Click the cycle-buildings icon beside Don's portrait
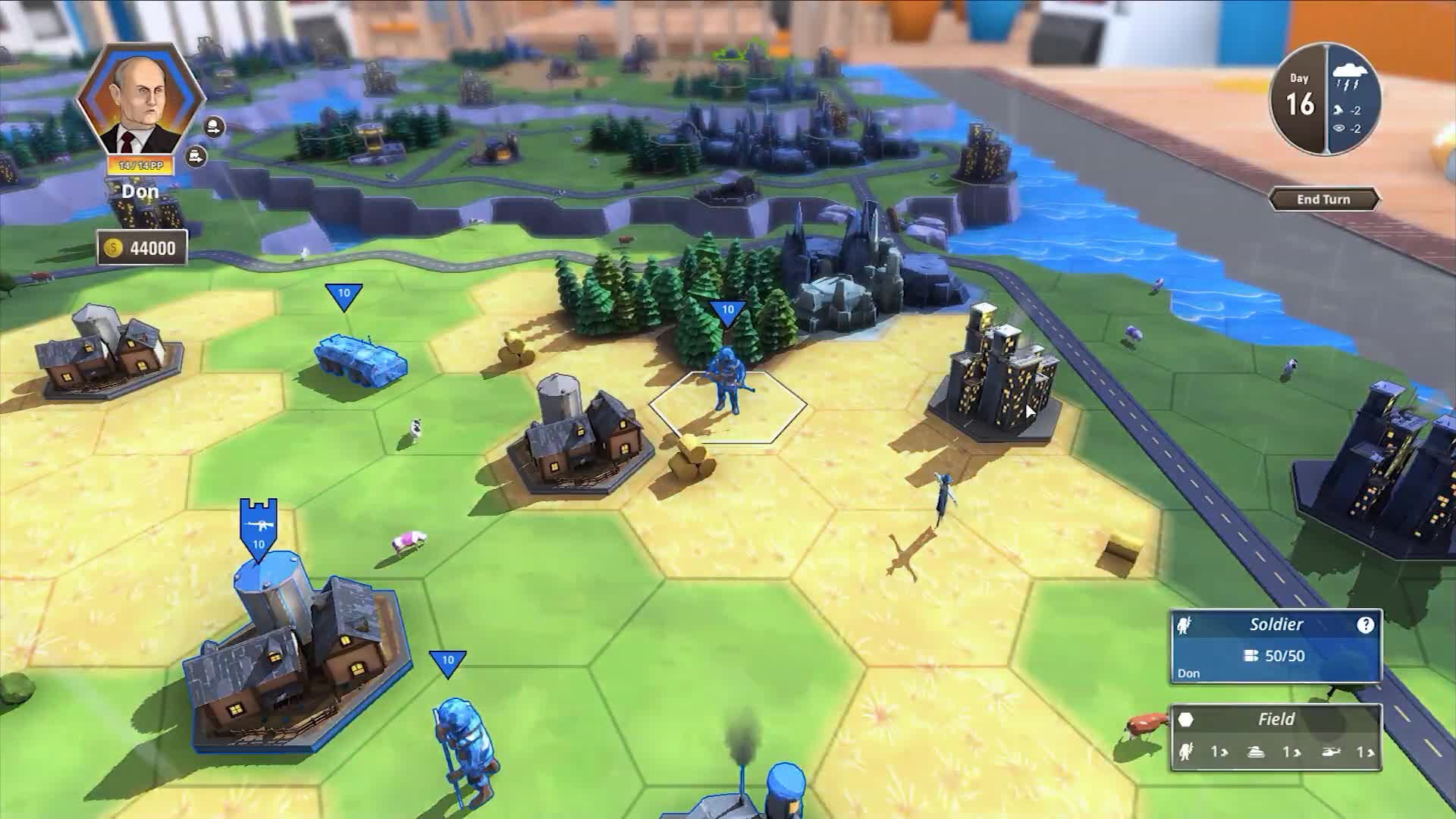The height and width of the screenshot is (819, 1456). click(x=195, y=156)
